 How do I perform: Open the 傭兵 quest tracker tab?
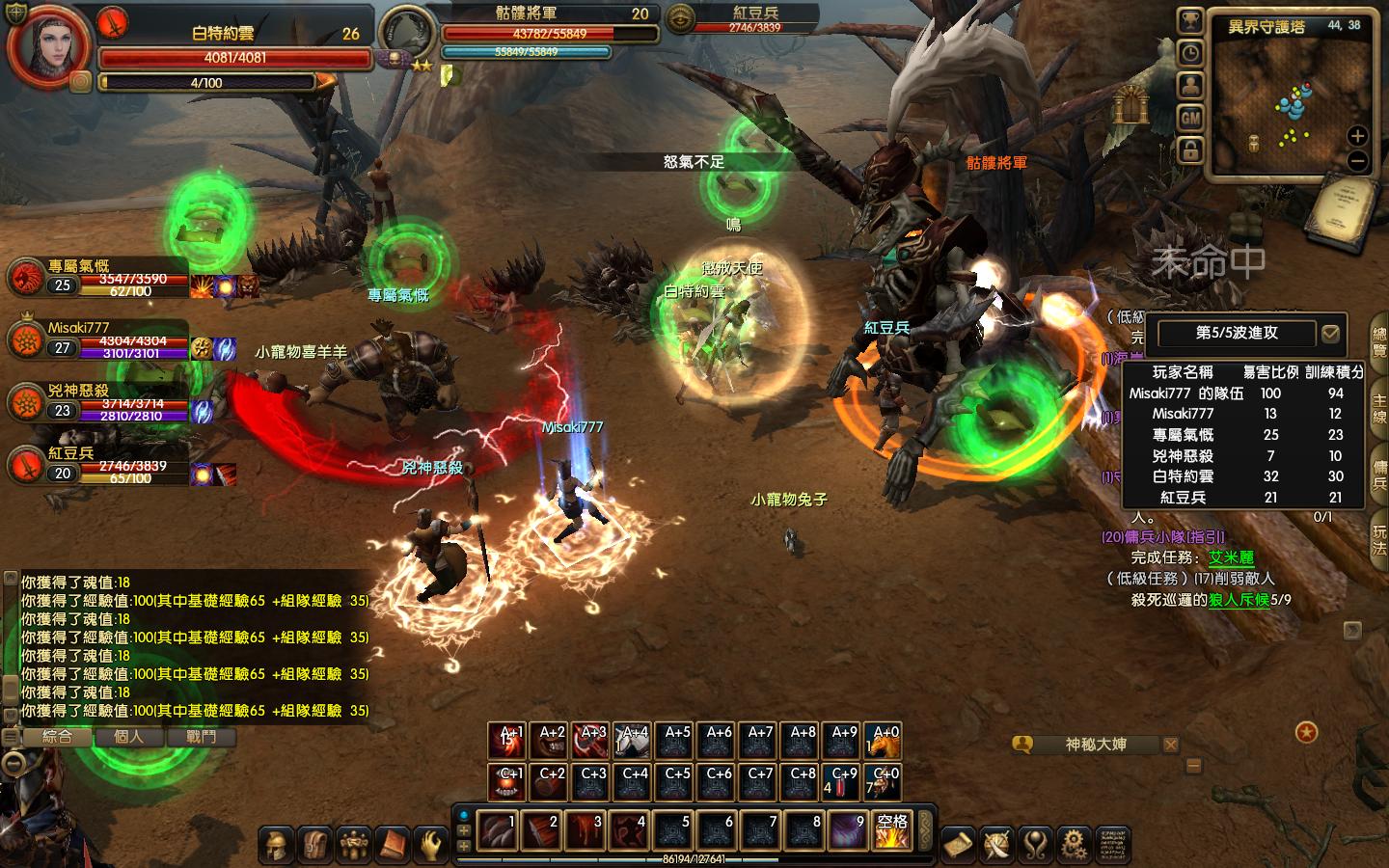point(1379,468)
